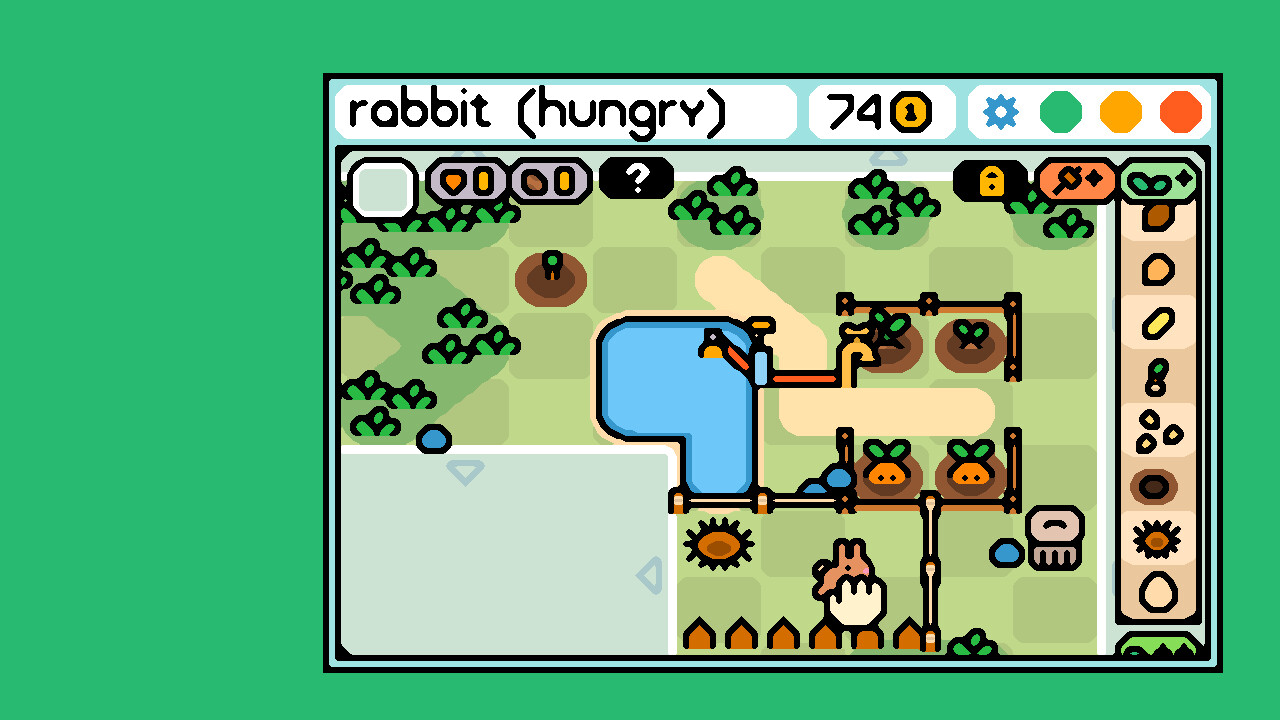Toggle the green octagon status indicator
The height and width of the screenshot is (720, 1280).
(x=1060, y=112)
